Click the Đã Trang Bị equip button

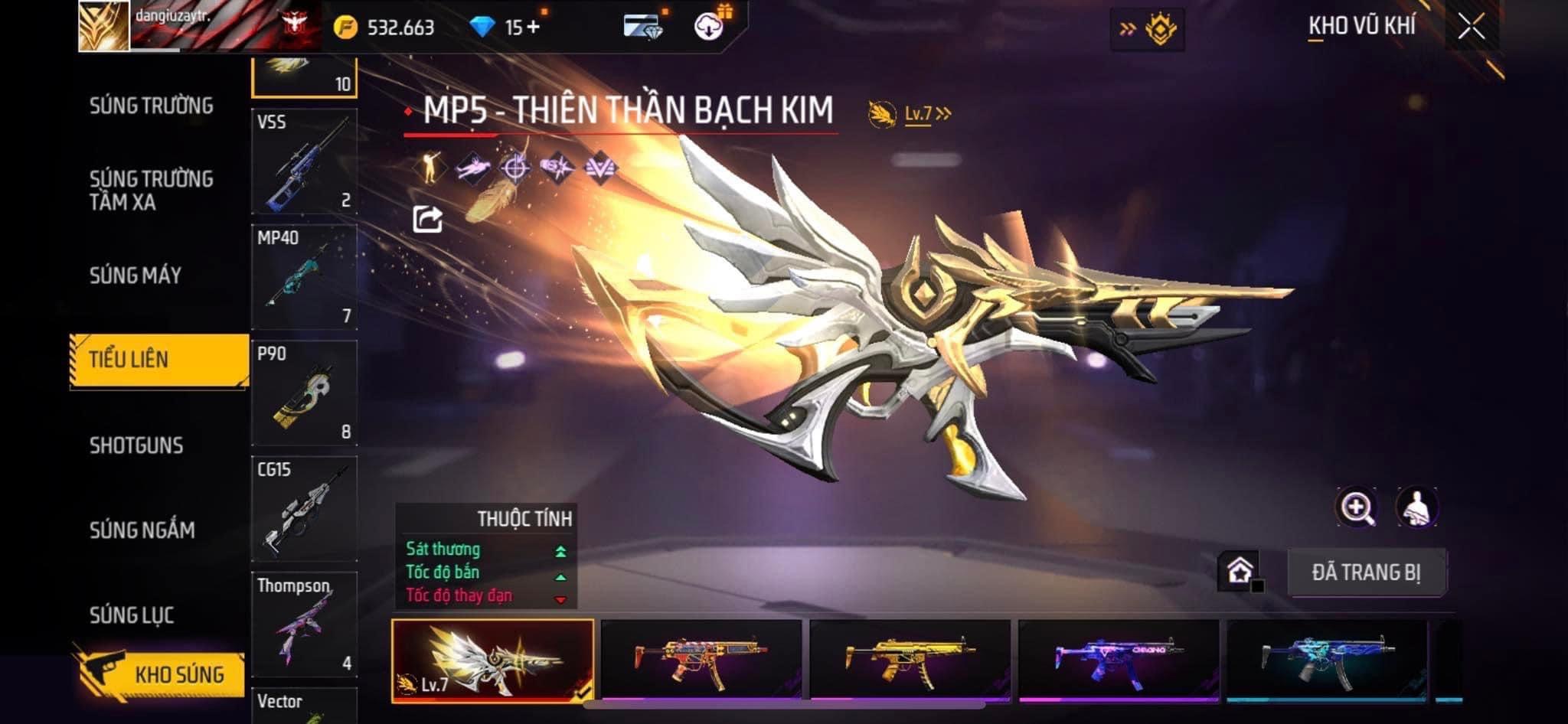[1367, 572]
